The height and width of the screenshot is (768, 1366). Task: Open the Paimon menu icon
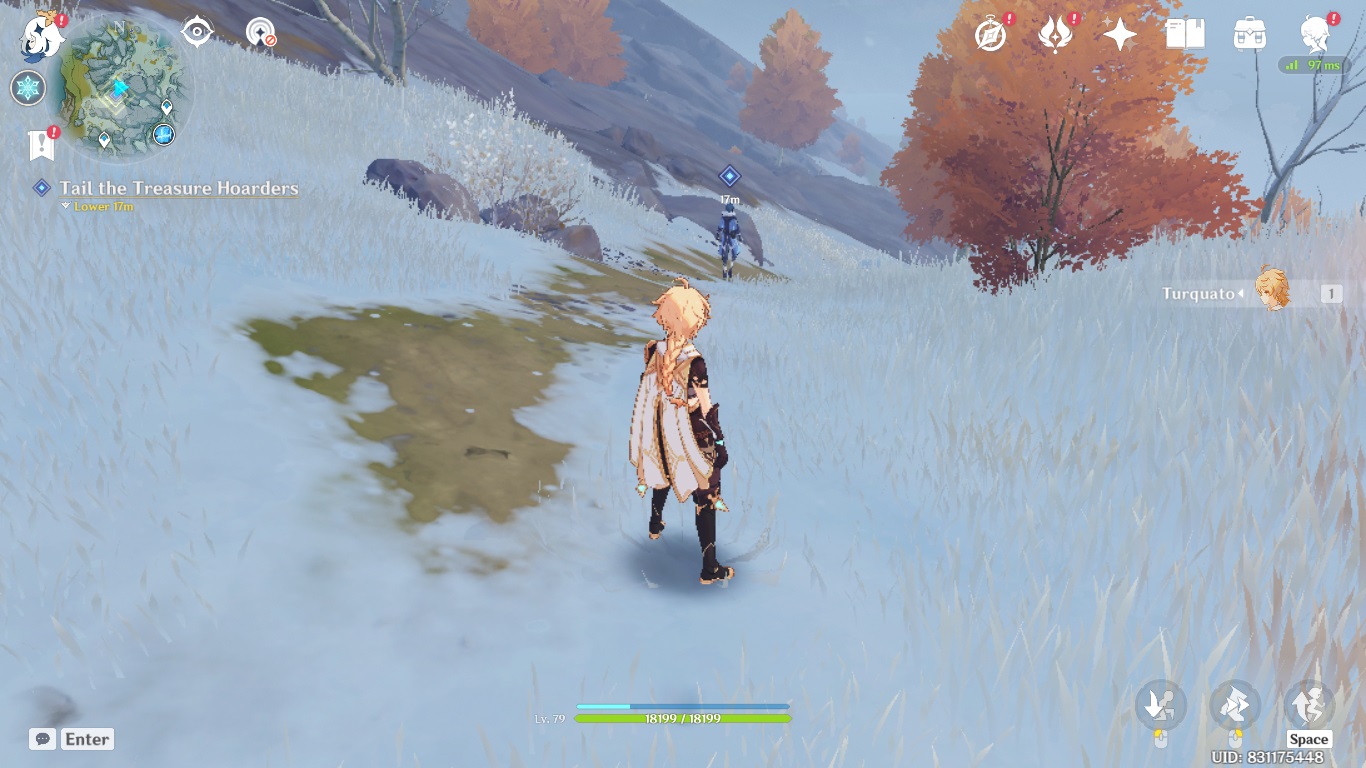[x=42, y=36]
